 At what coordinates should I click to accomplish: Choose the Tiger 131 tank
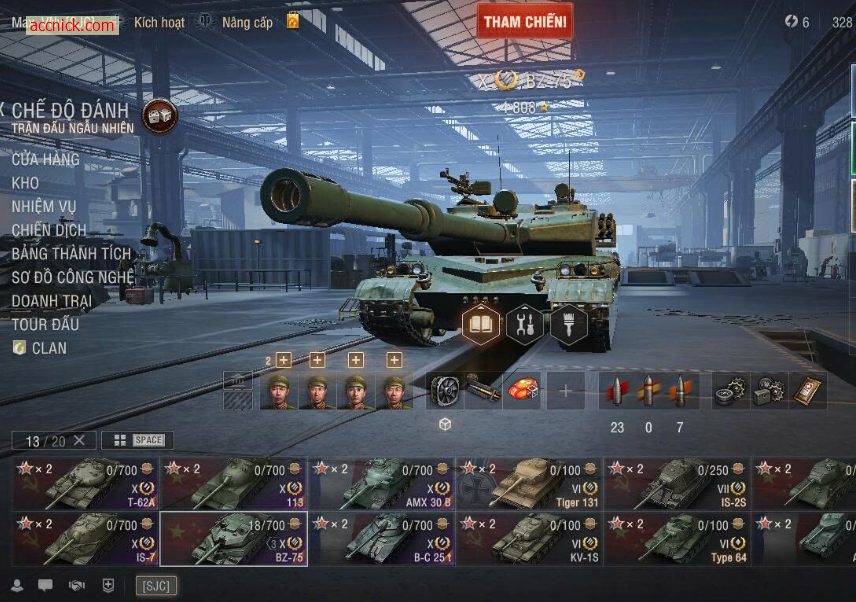click(x=529, y=484)
